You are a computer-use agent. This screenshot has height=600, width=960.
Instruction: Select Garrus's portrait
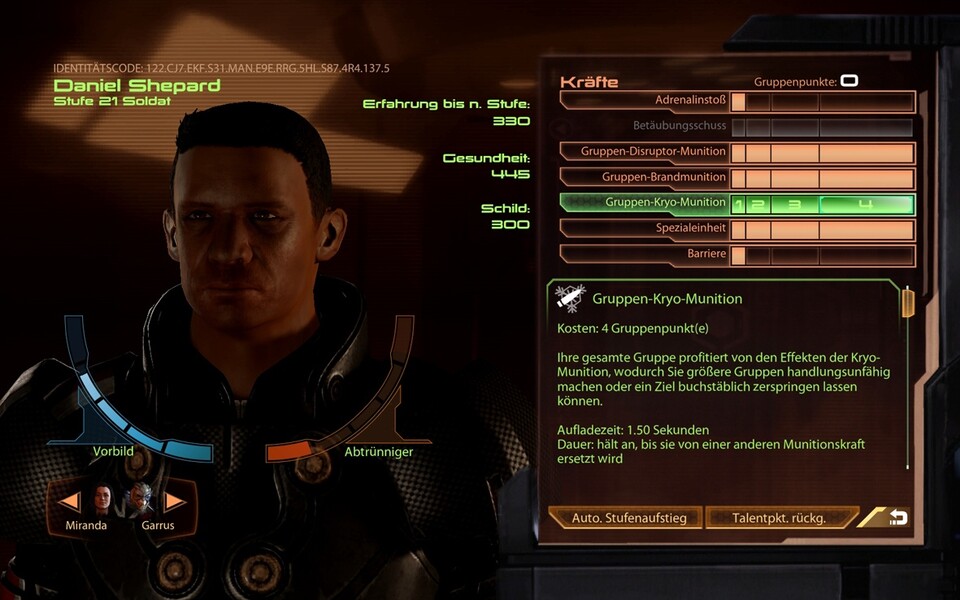[139, 500]
